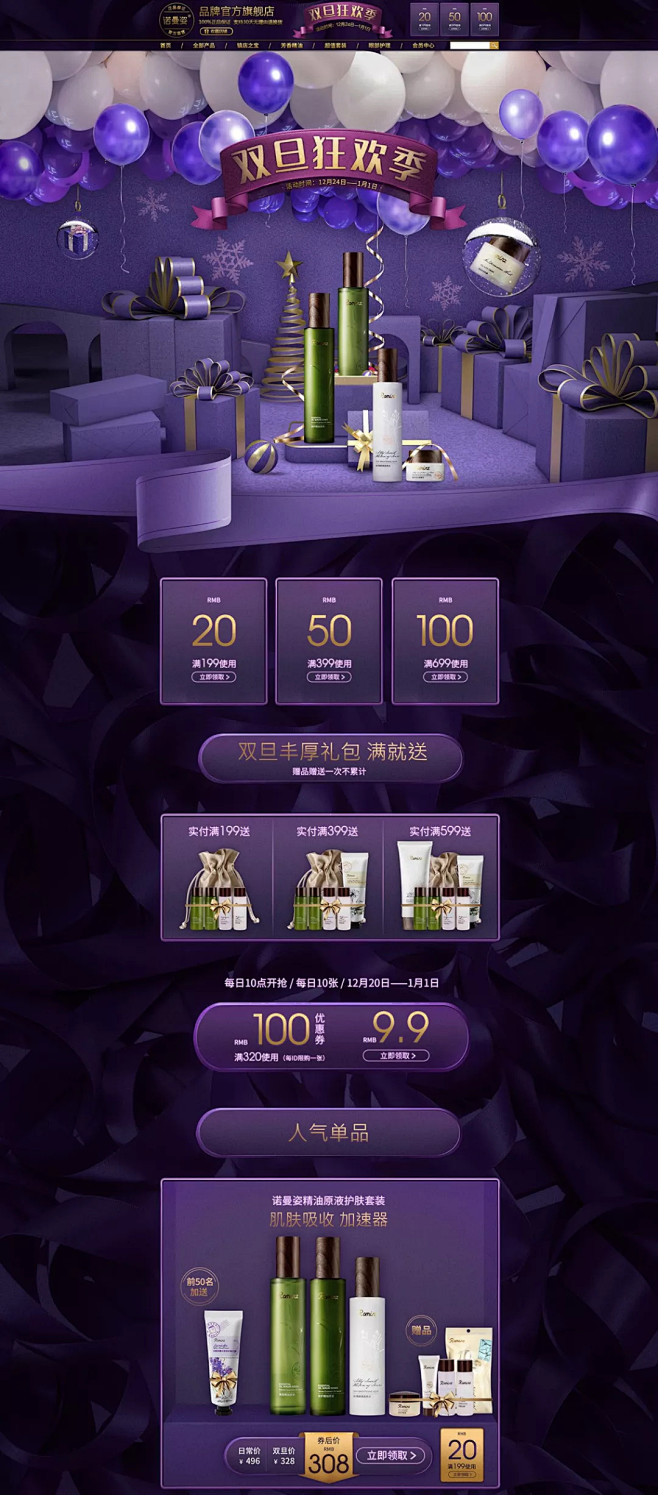
Task: Claim the gold 20 RMB coupon by the product
Action: [x=462, y=1455]
